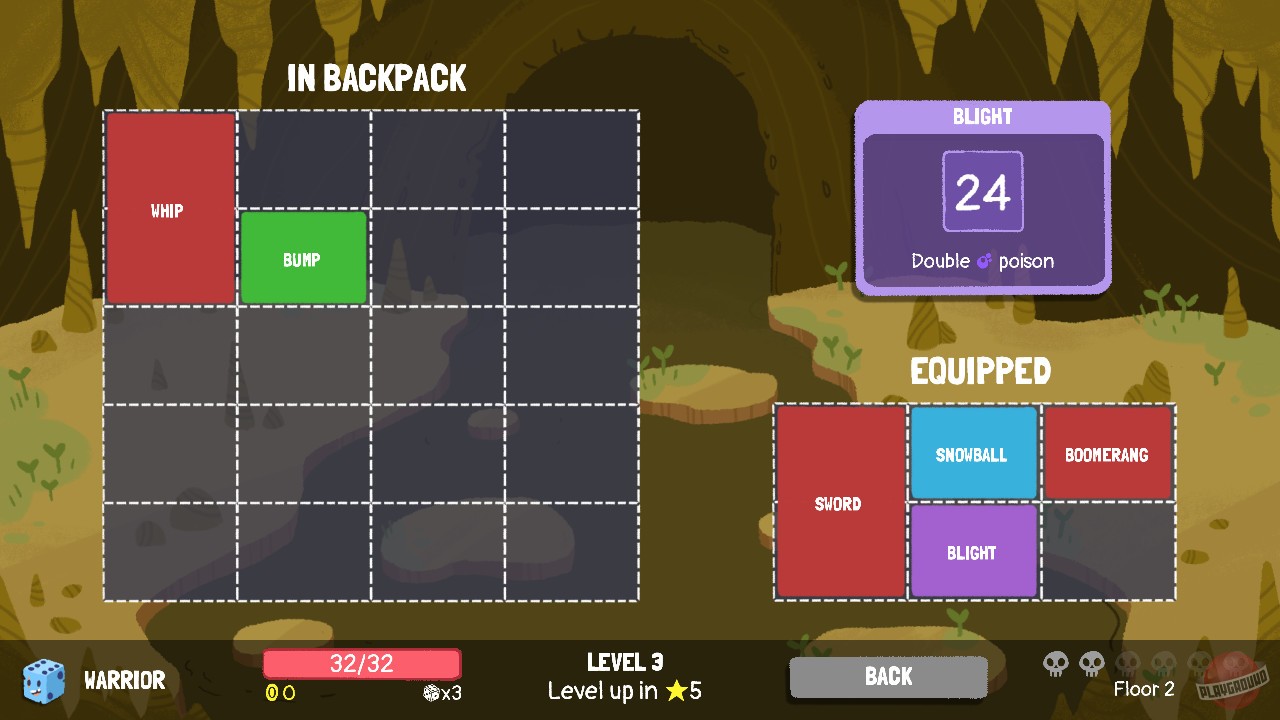Select the Boomerang item
This screenshot has height=720, width=1280.
(x=1108, y=454)
